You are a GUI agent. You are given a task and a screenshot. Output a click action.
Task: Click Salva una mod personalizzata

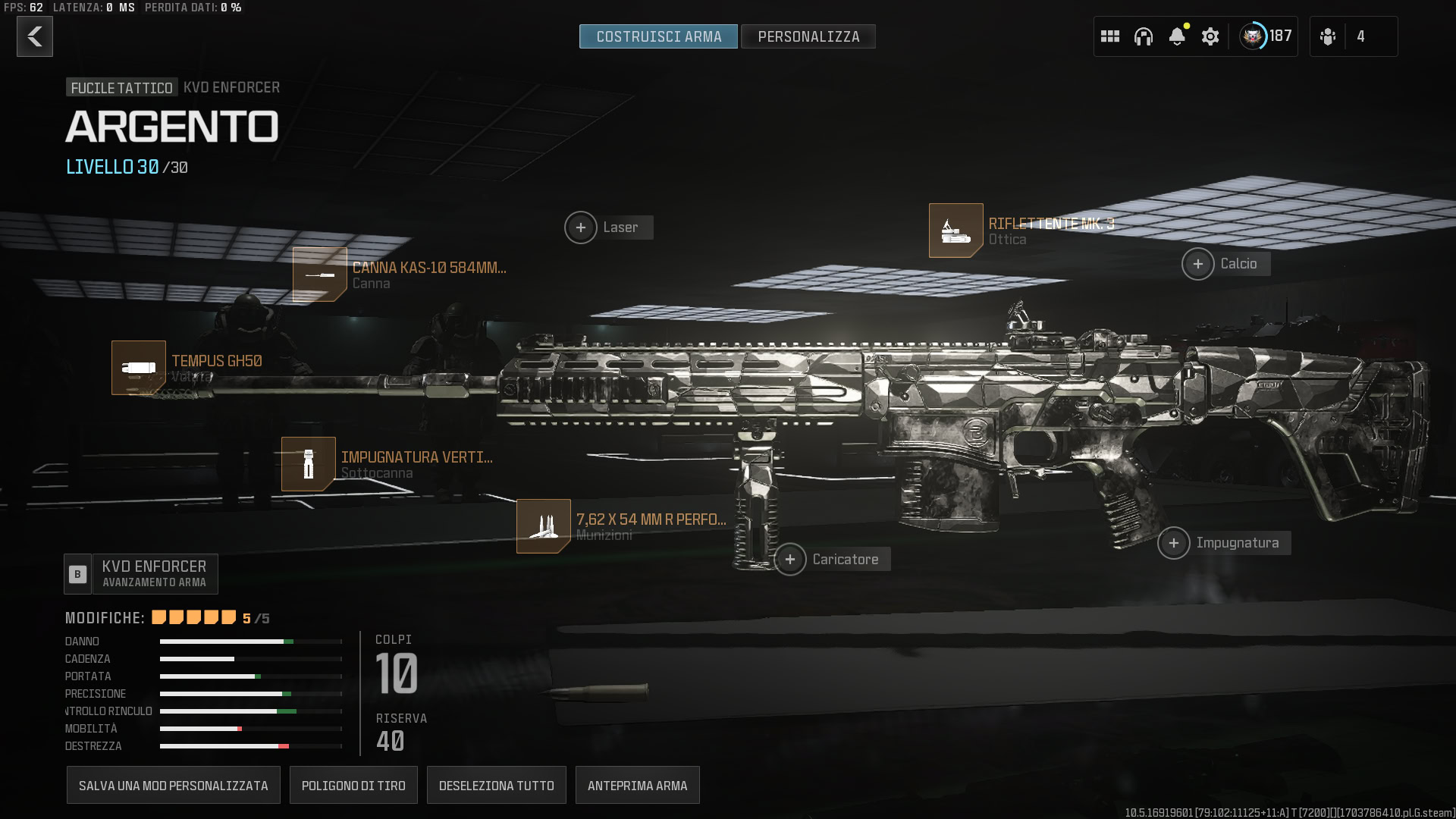174,786
